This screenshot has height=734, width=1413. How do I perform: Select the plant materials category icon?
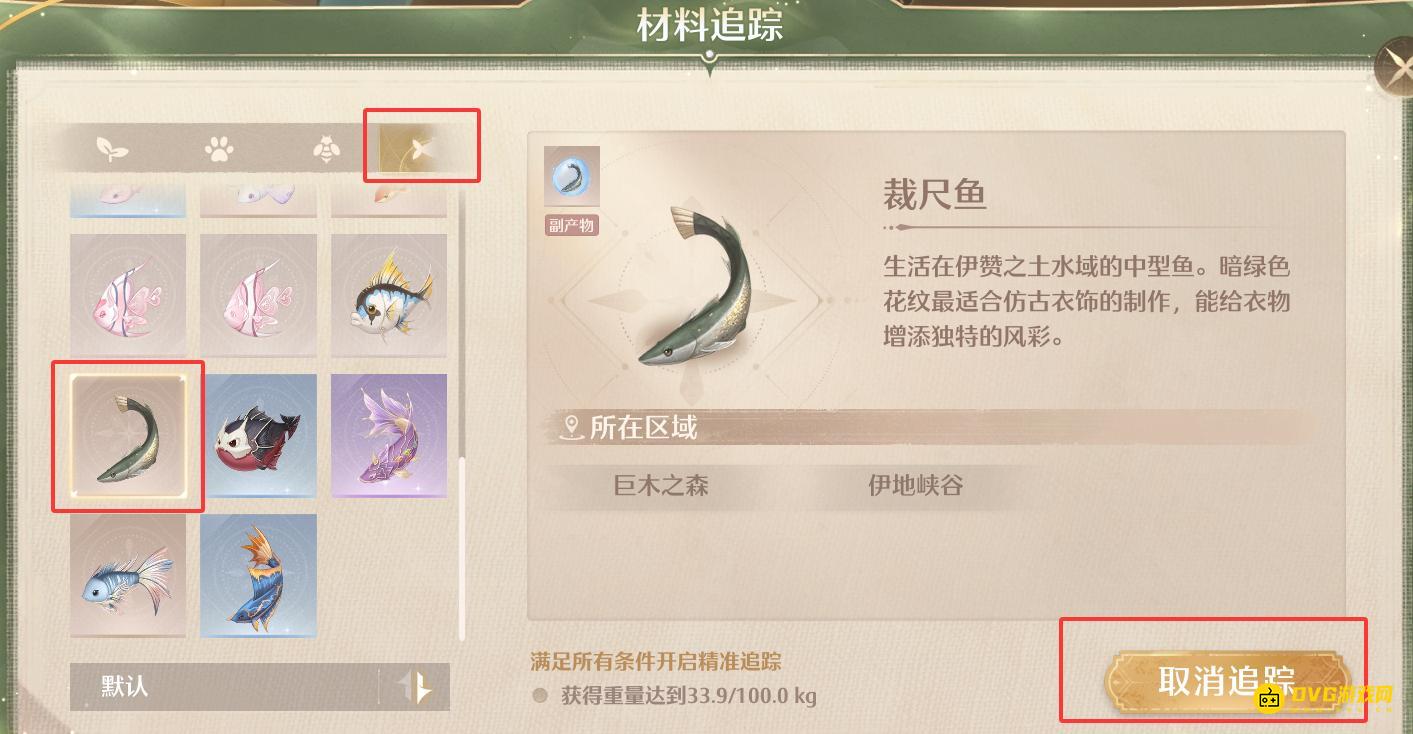(113, 150)
